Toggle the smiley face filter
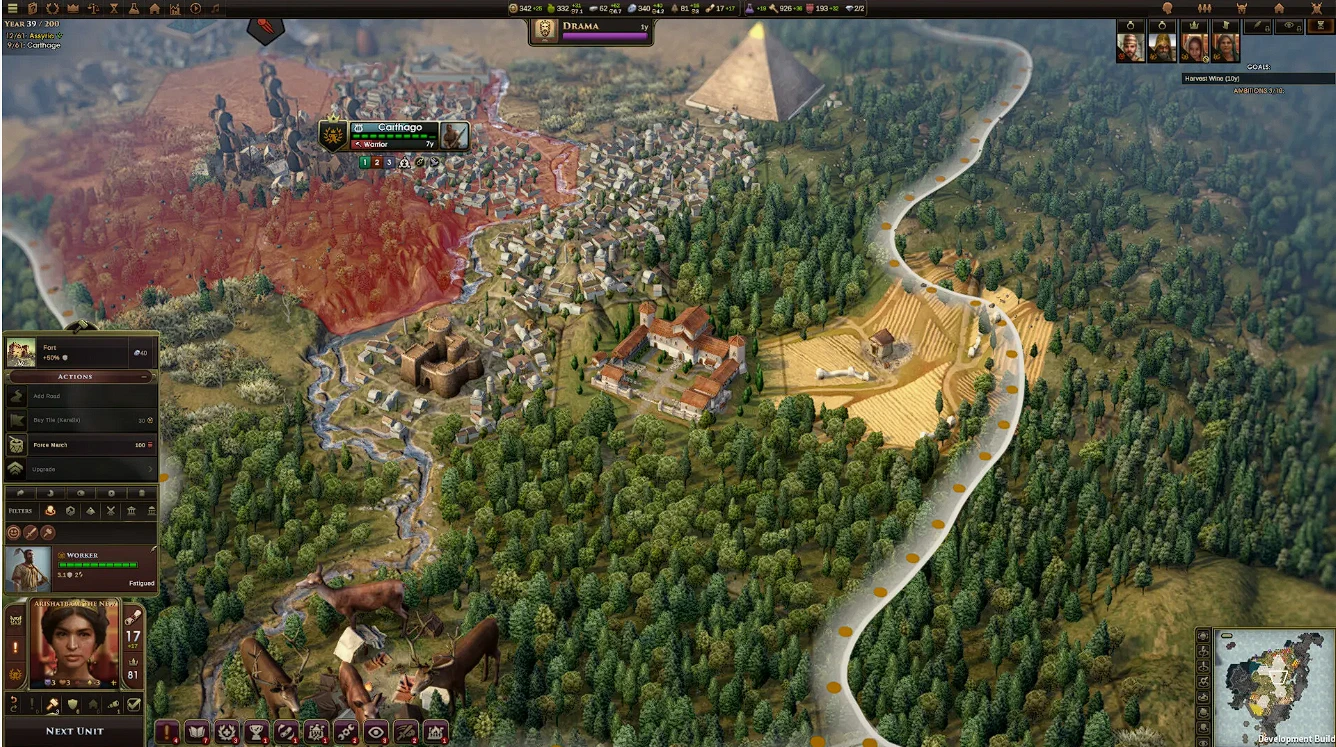This screenshot has width=1336, height=747. (x=13, y=532)
